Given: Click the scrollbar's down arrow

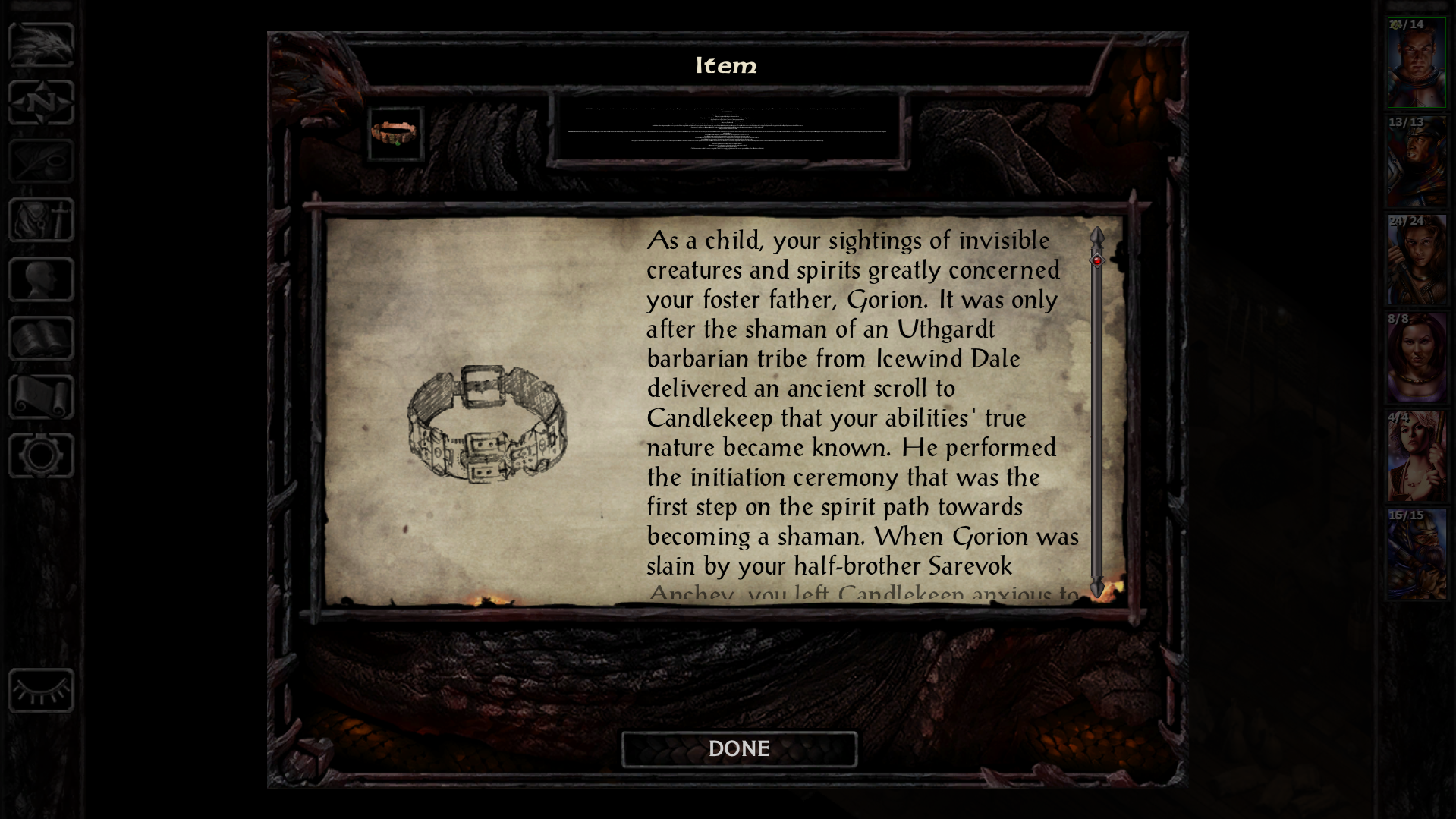Looking at the screenshot, I should (x=1097, y=588).
